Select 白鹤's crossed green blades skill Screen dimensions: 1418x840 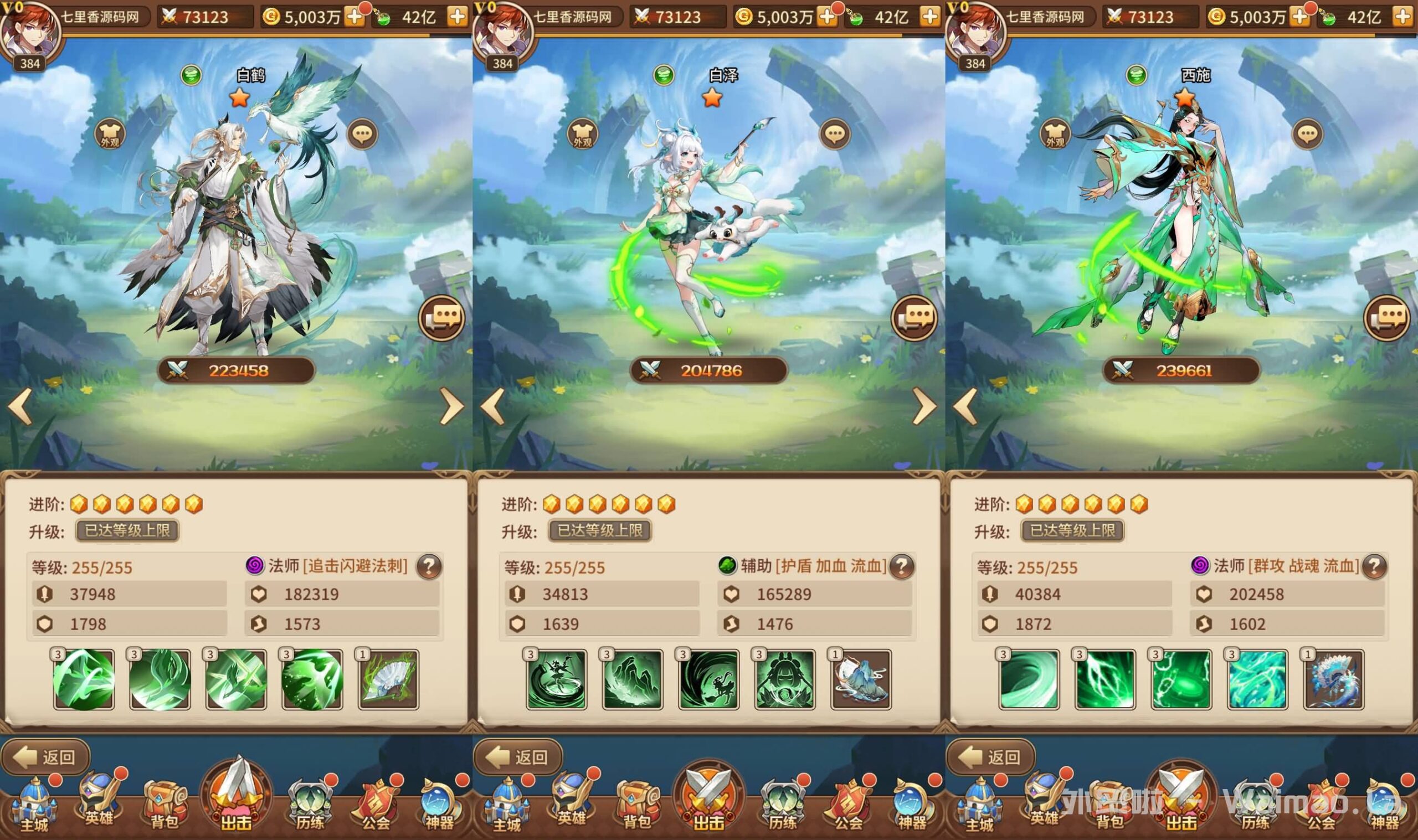point(236,679)
